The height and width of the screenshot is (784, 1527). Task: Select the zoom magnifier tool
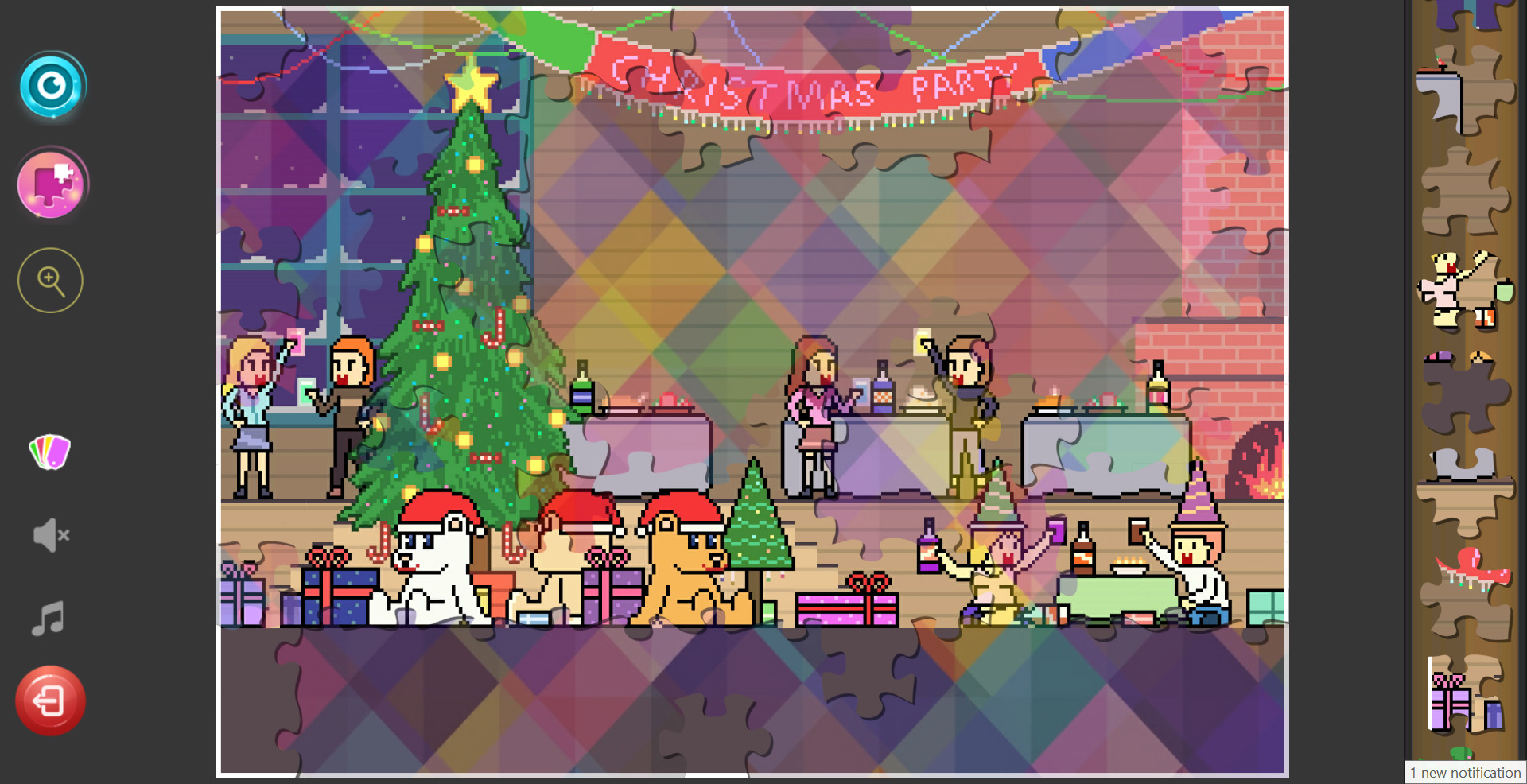(49, 279)
